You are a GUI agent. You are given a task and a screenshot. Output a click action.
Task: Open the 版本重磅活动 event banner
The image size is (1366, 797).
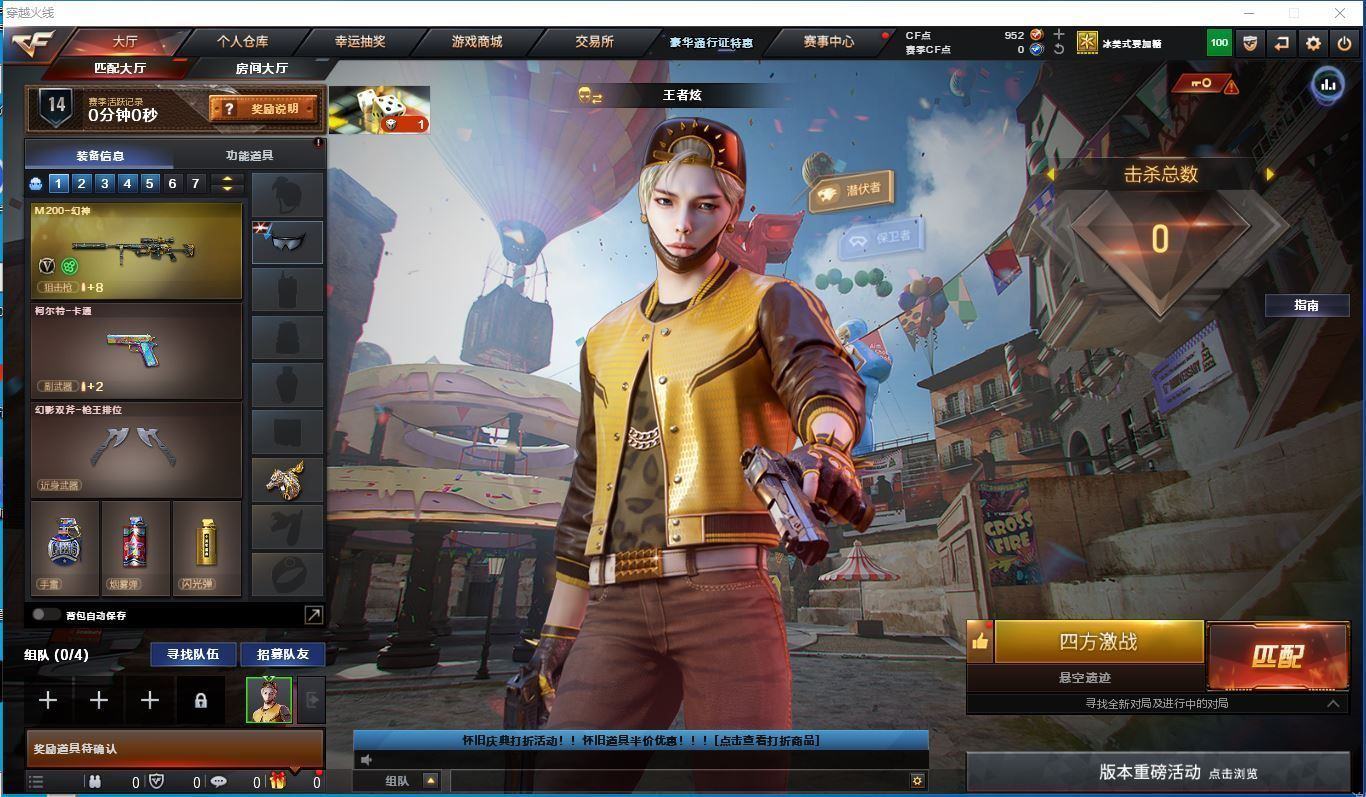[x=1157, y=772]
